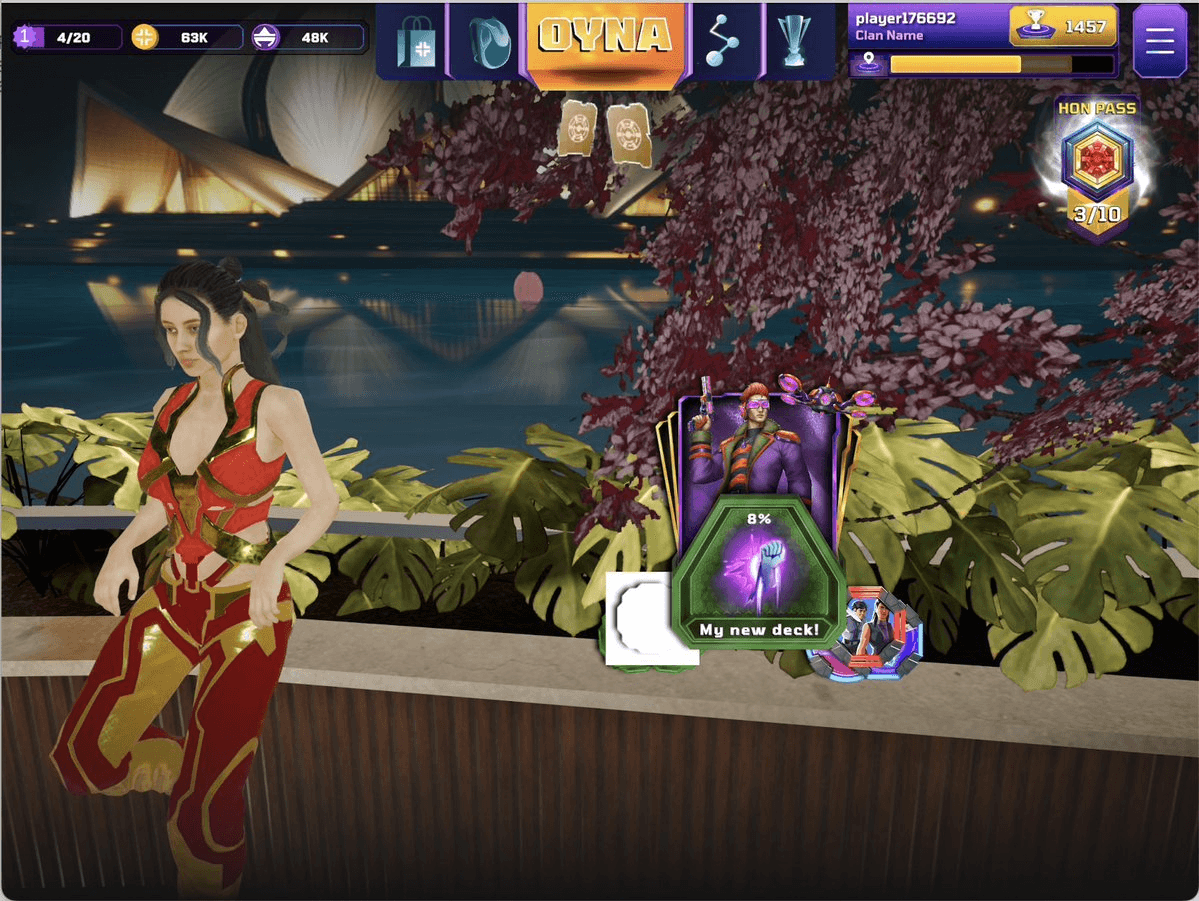Viewport: 1199px width, 901px height.
Task: Click the purple 48K currency counter
Action: coord(307,38)
